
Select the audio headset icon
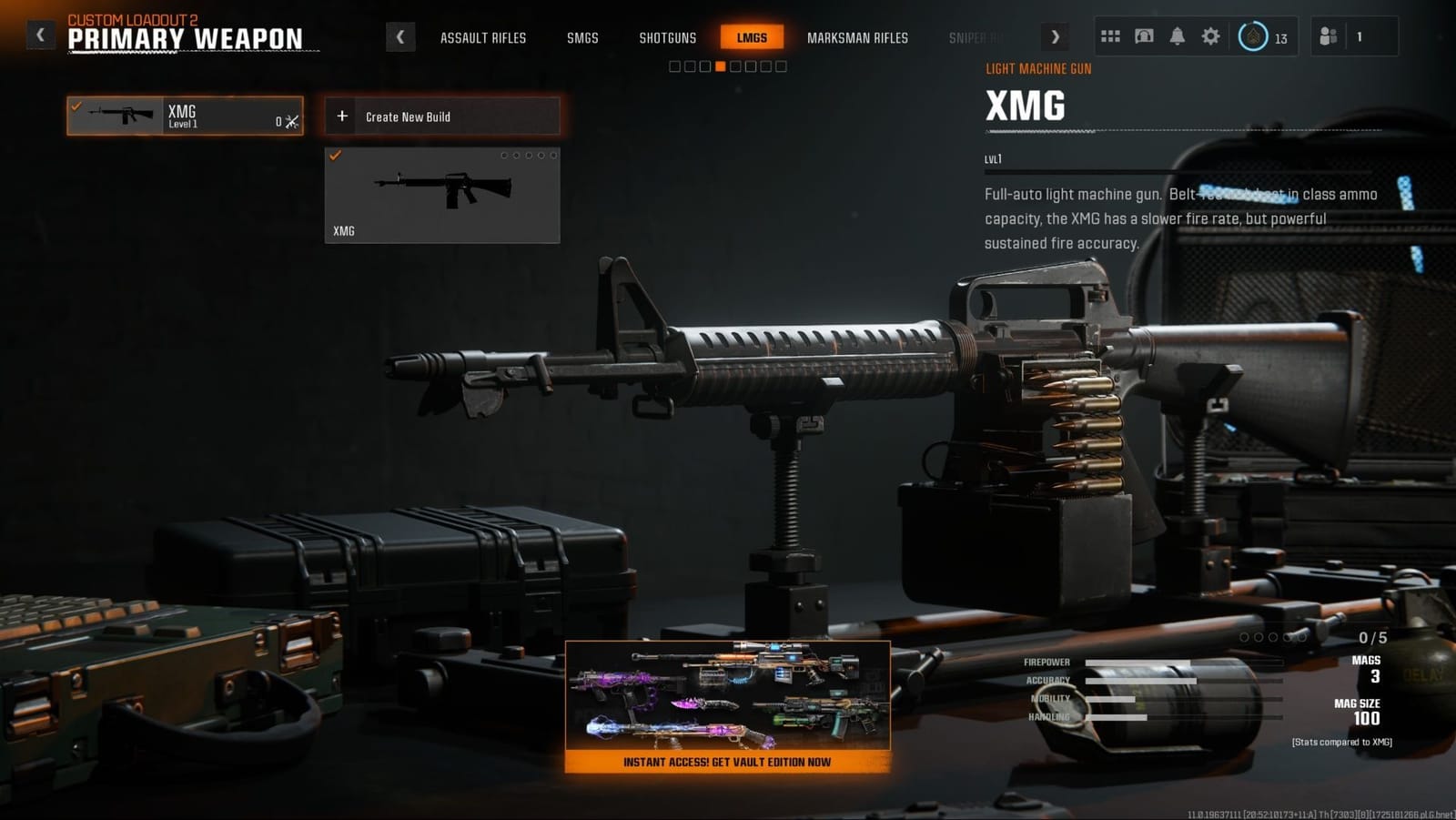1144,35
